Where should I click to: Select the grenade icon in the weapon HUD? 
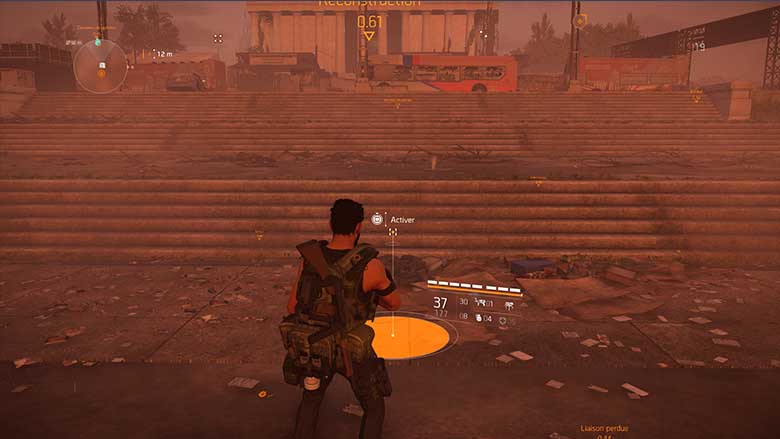(477, 318)
